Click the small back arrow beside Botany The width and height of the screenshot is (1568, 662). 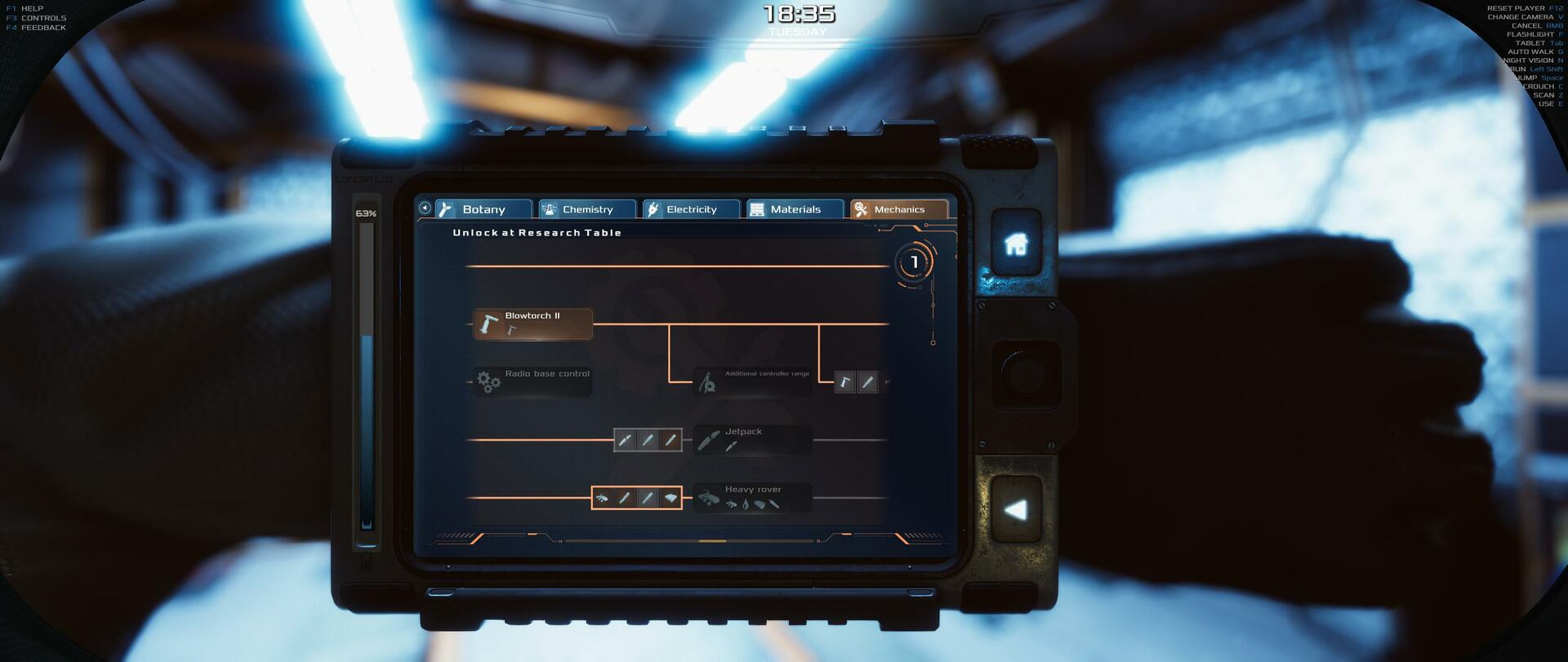point(425,208)
